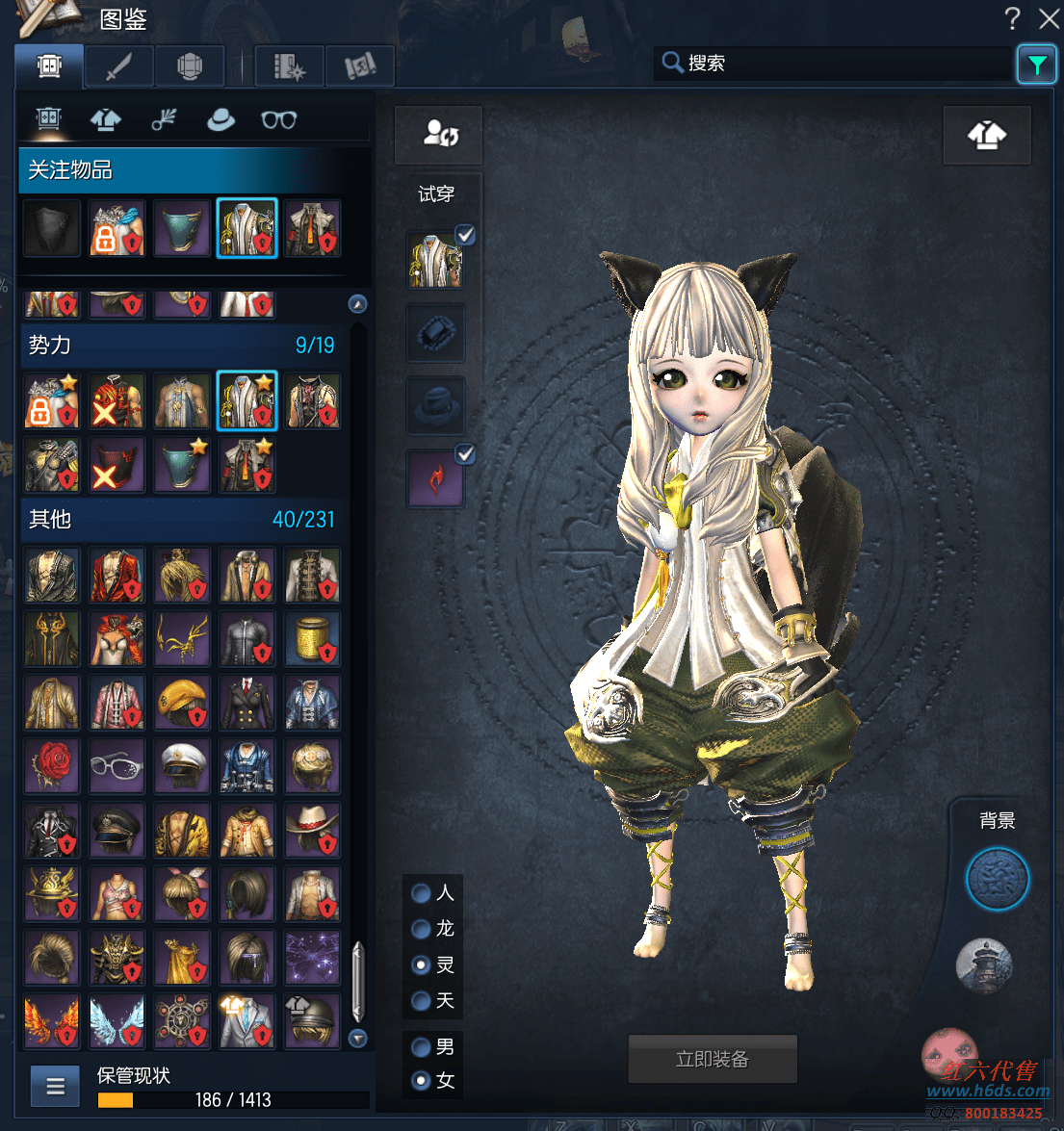1064x1131 pixels.
Task: Select the round blue emblem background
Action: (x=997, y=879)
